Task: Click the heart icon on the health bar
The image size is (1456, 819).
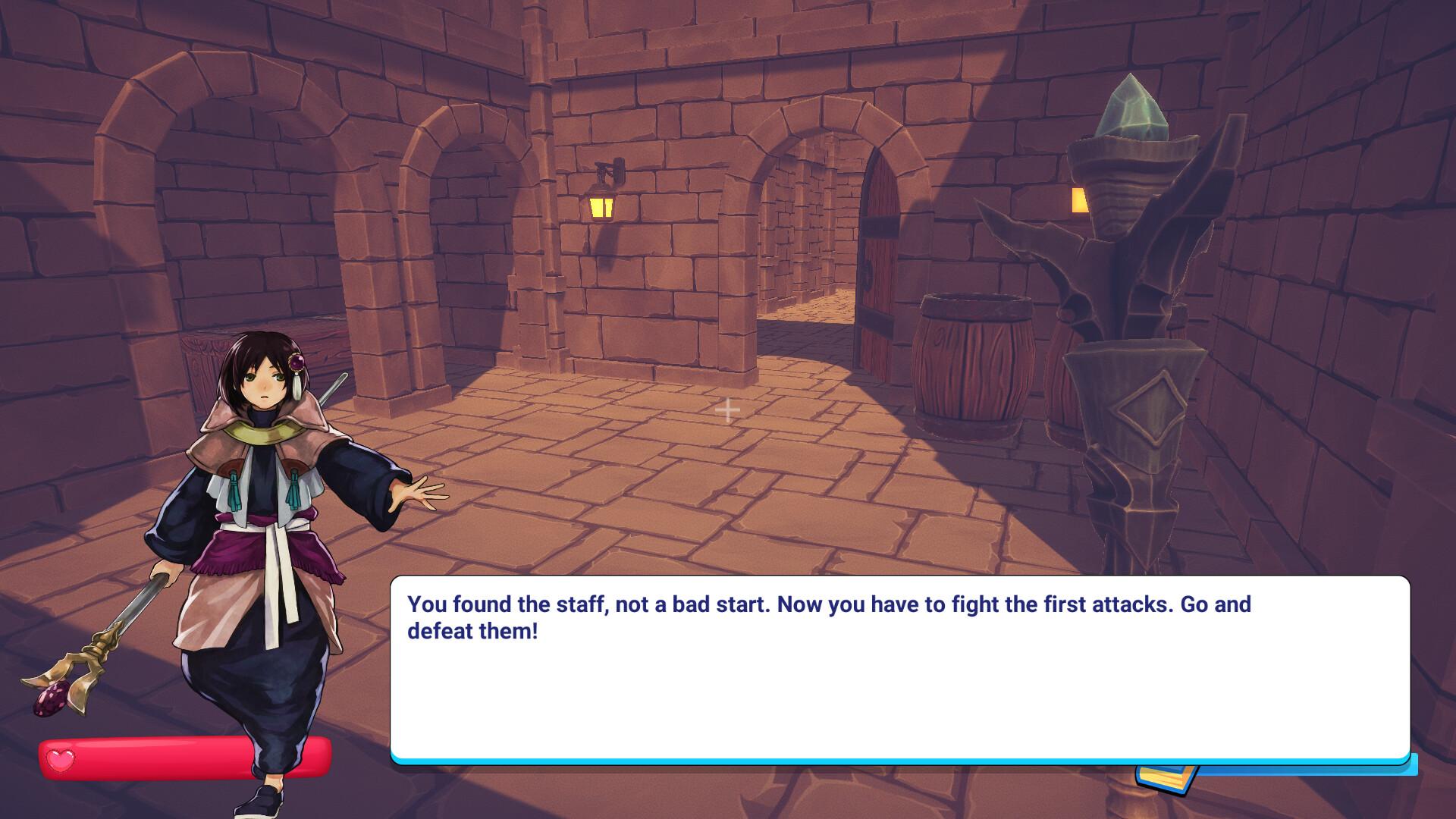Action: [x=61, y=755]
